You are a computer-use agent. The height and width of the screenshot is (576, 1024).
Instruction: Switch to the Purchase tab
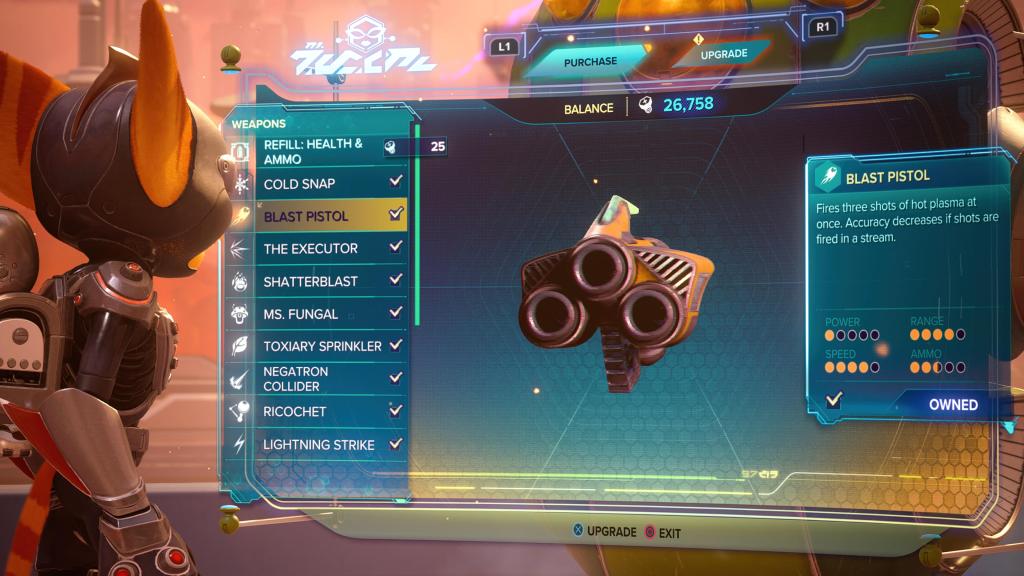click(x=590, y=61)
